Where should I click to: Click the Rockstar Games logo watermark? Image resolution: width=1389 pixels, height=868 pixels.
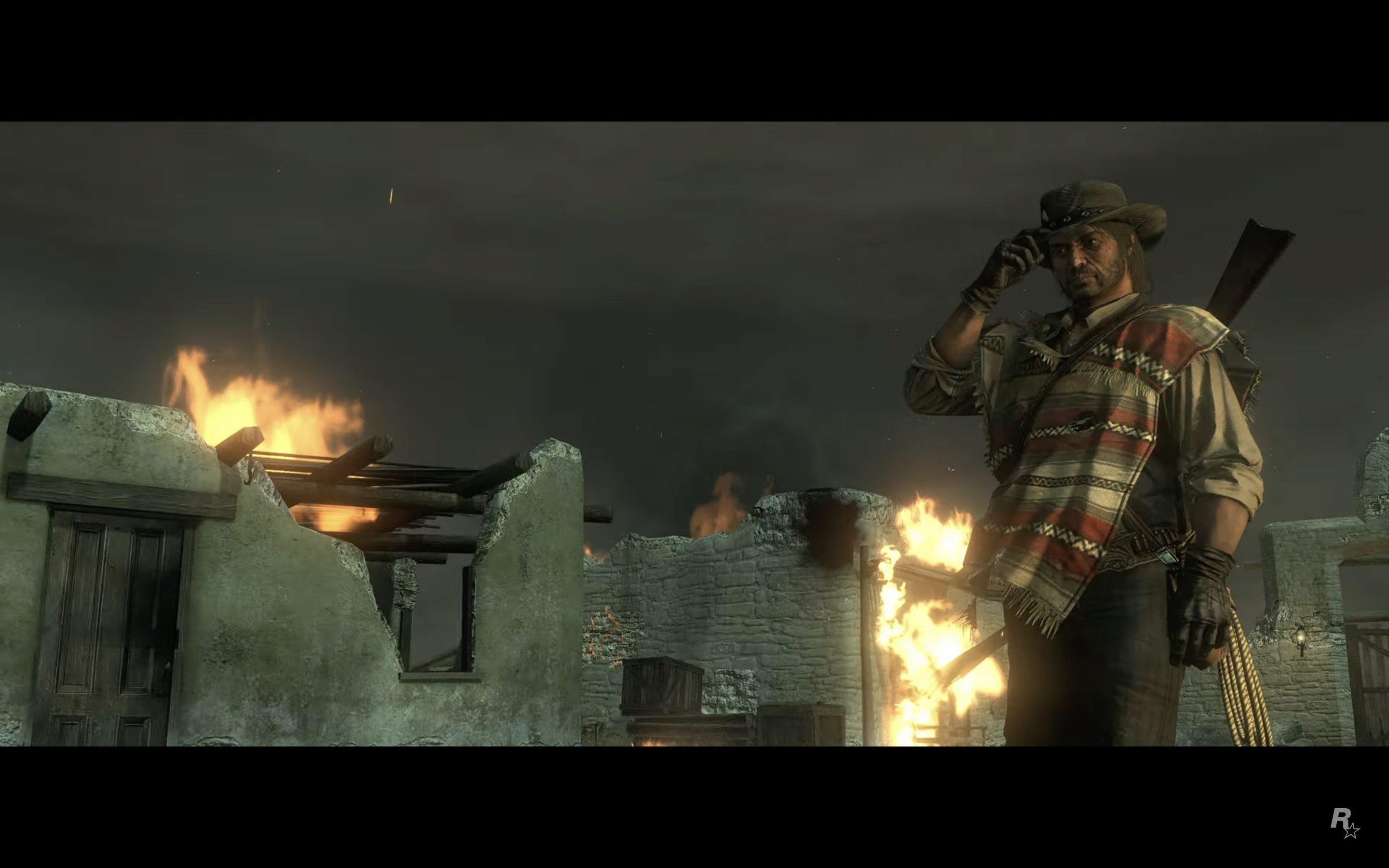click(1344, 823)
